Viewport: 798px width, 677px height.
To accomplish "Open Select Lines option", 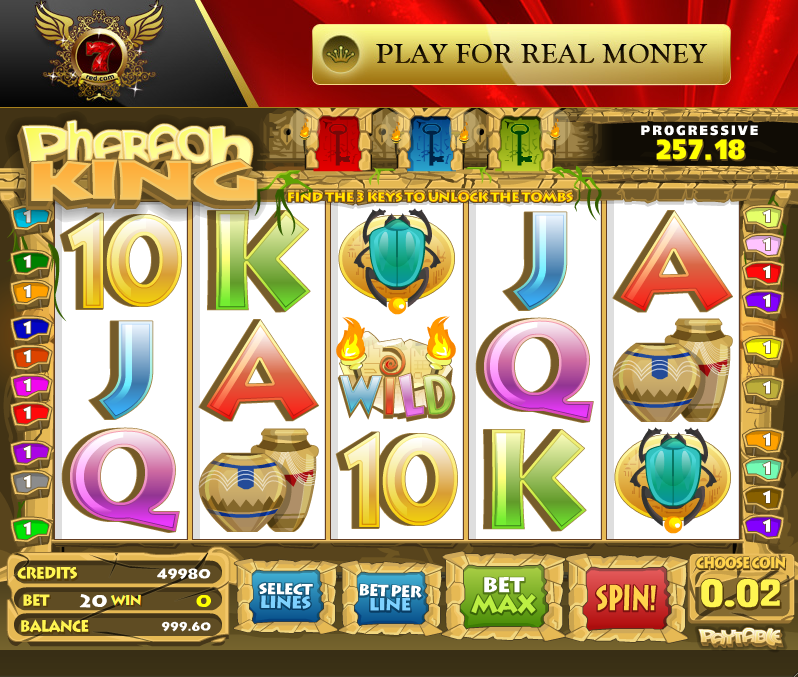I will click(x=286, y=597).
